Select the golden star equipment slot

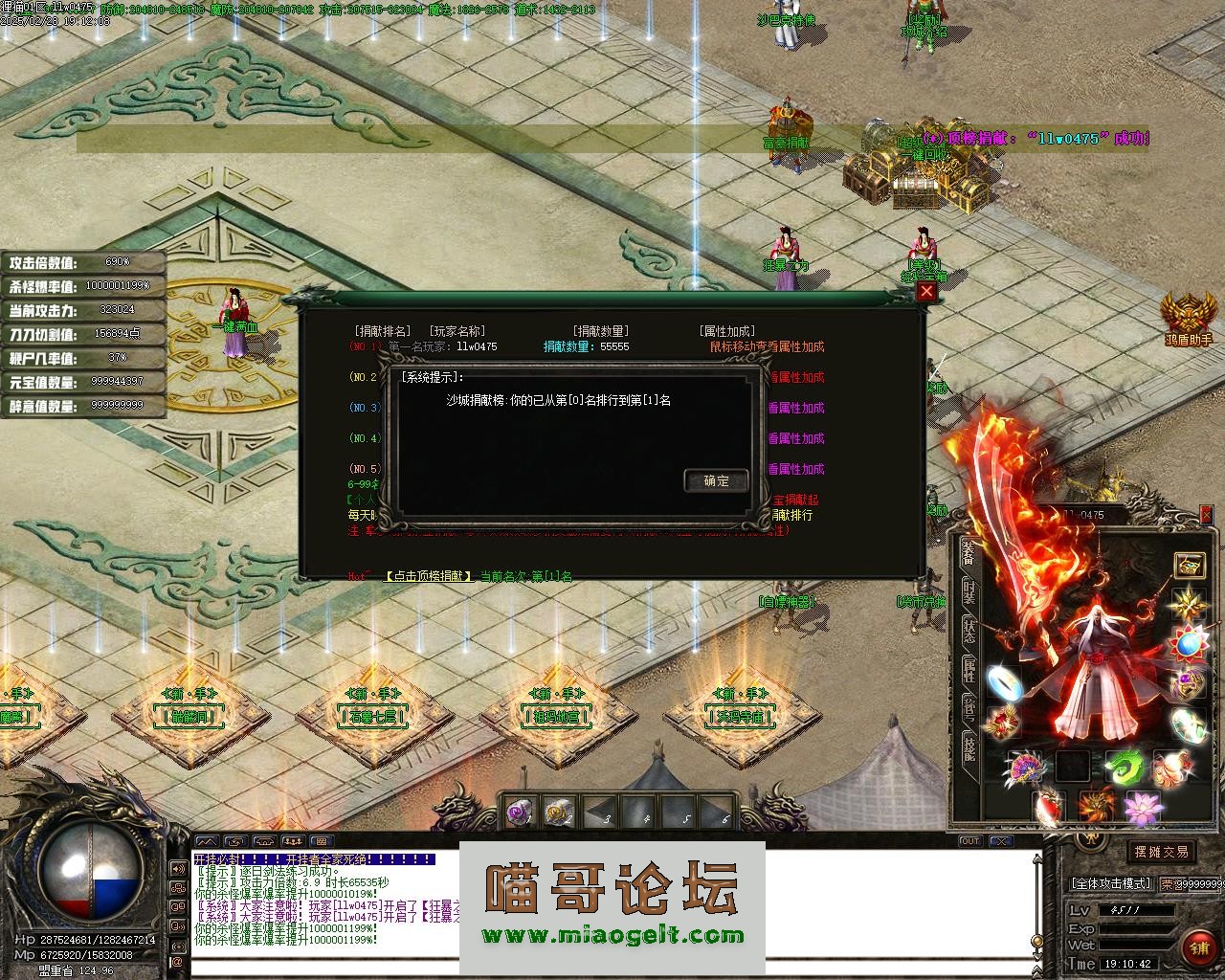pyautogui.click(x=1190, y=603)
